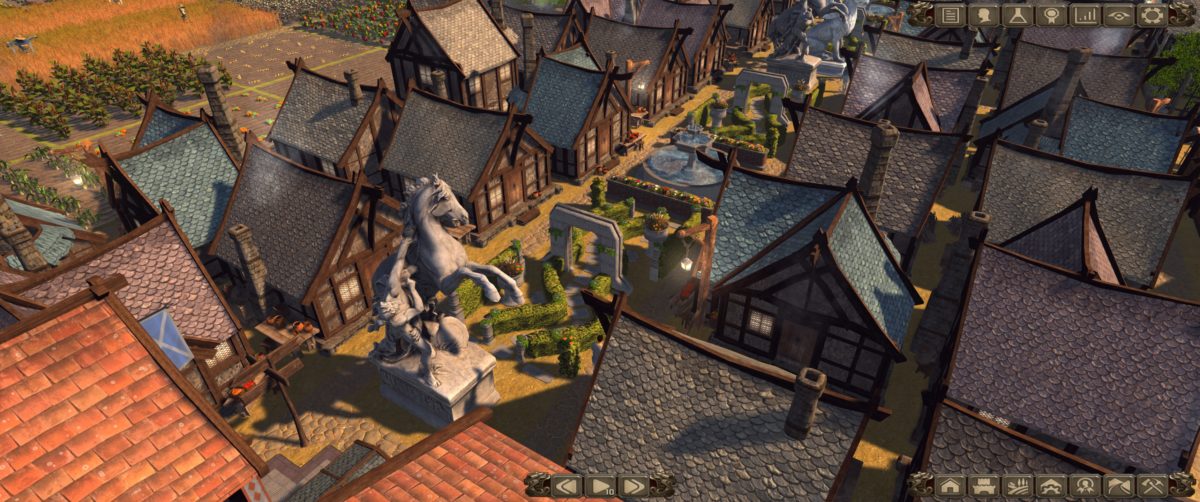Viewport: 1200px width, 502px height.
Task: Slow down the game speed
Action: click(x=567, y=486)
